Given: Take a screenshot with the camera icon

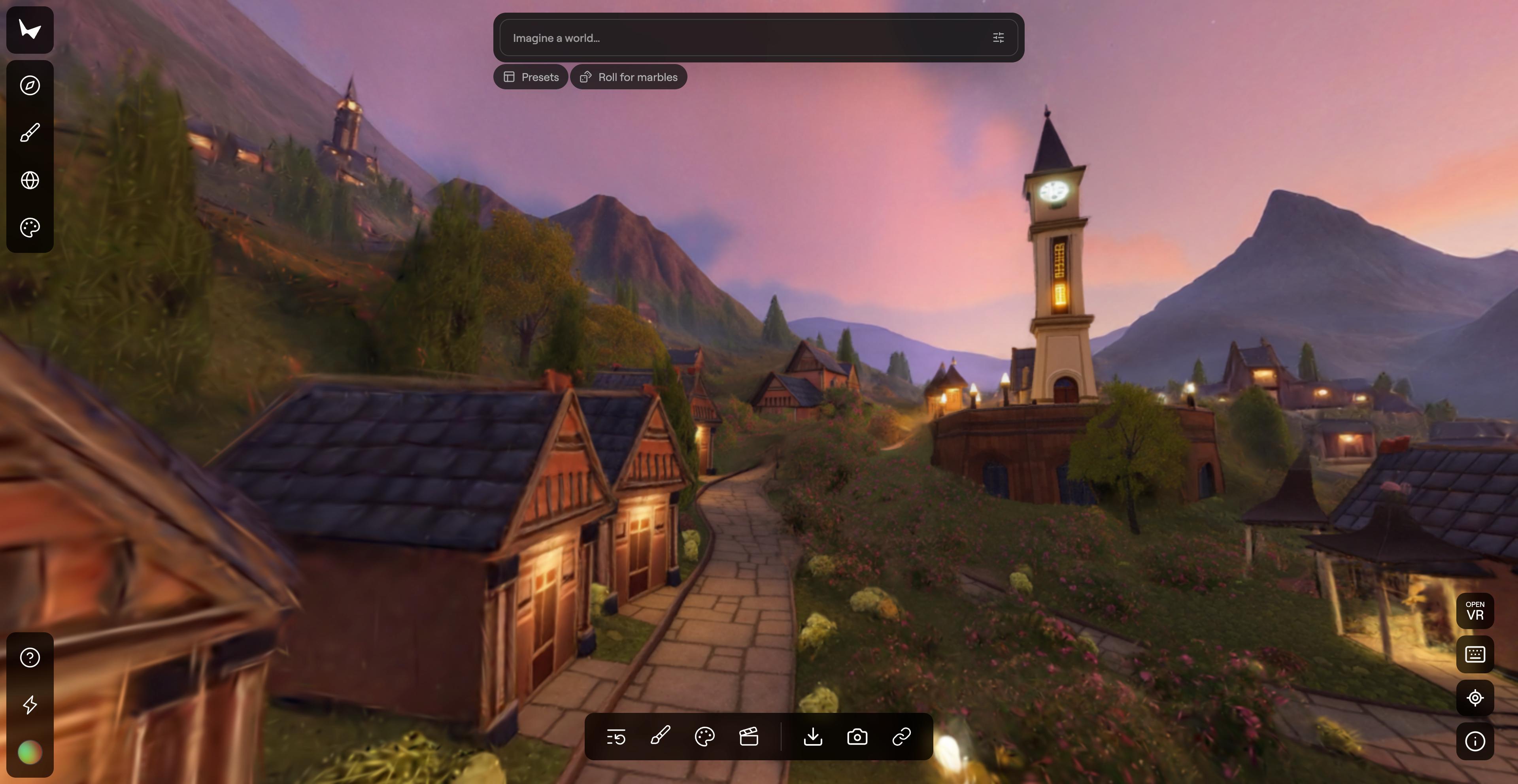Looking at the screenshot, I should [857, 737].
